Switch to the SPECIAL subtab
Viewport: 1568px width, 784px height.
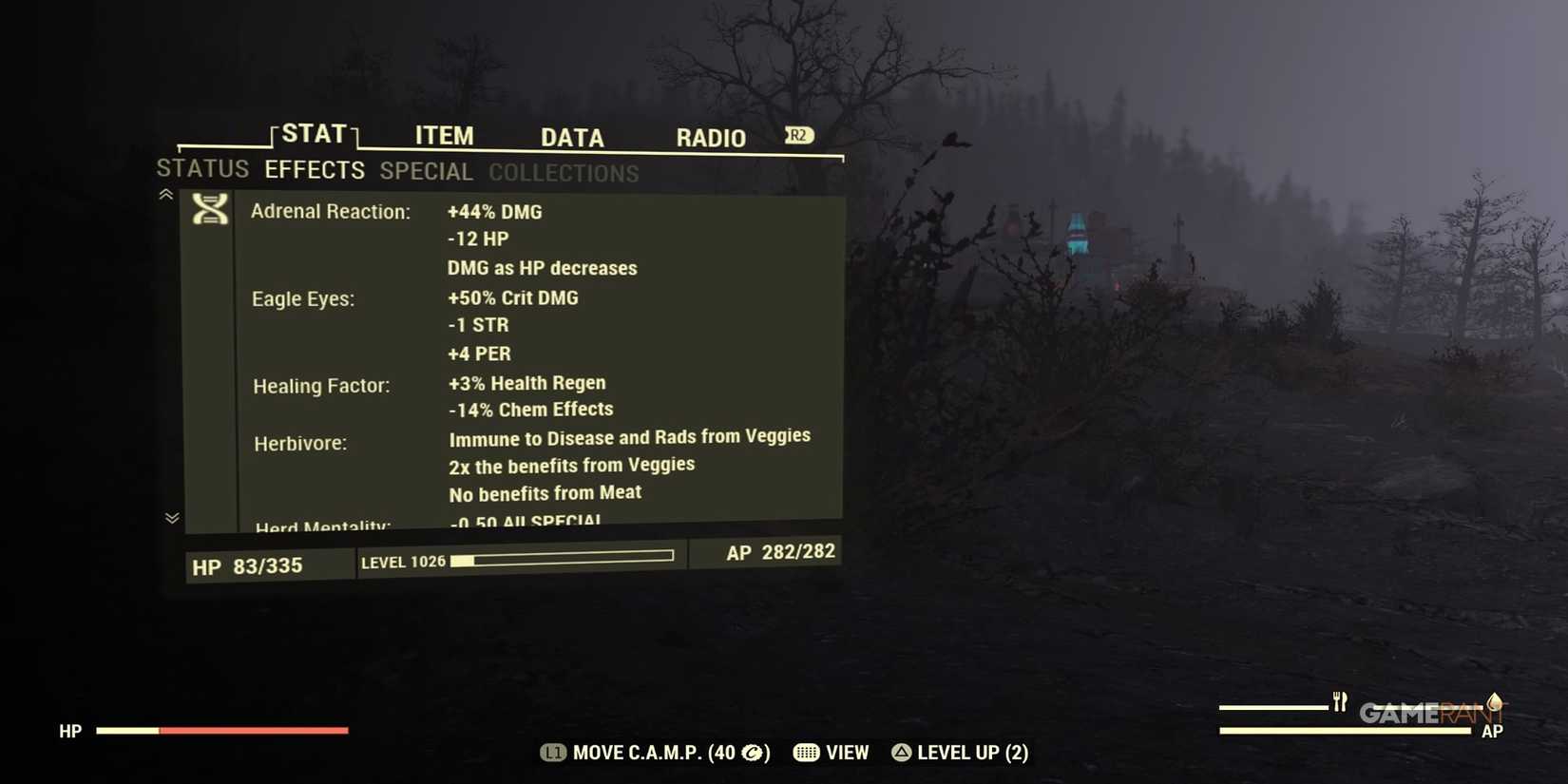(x=426, y=171)
